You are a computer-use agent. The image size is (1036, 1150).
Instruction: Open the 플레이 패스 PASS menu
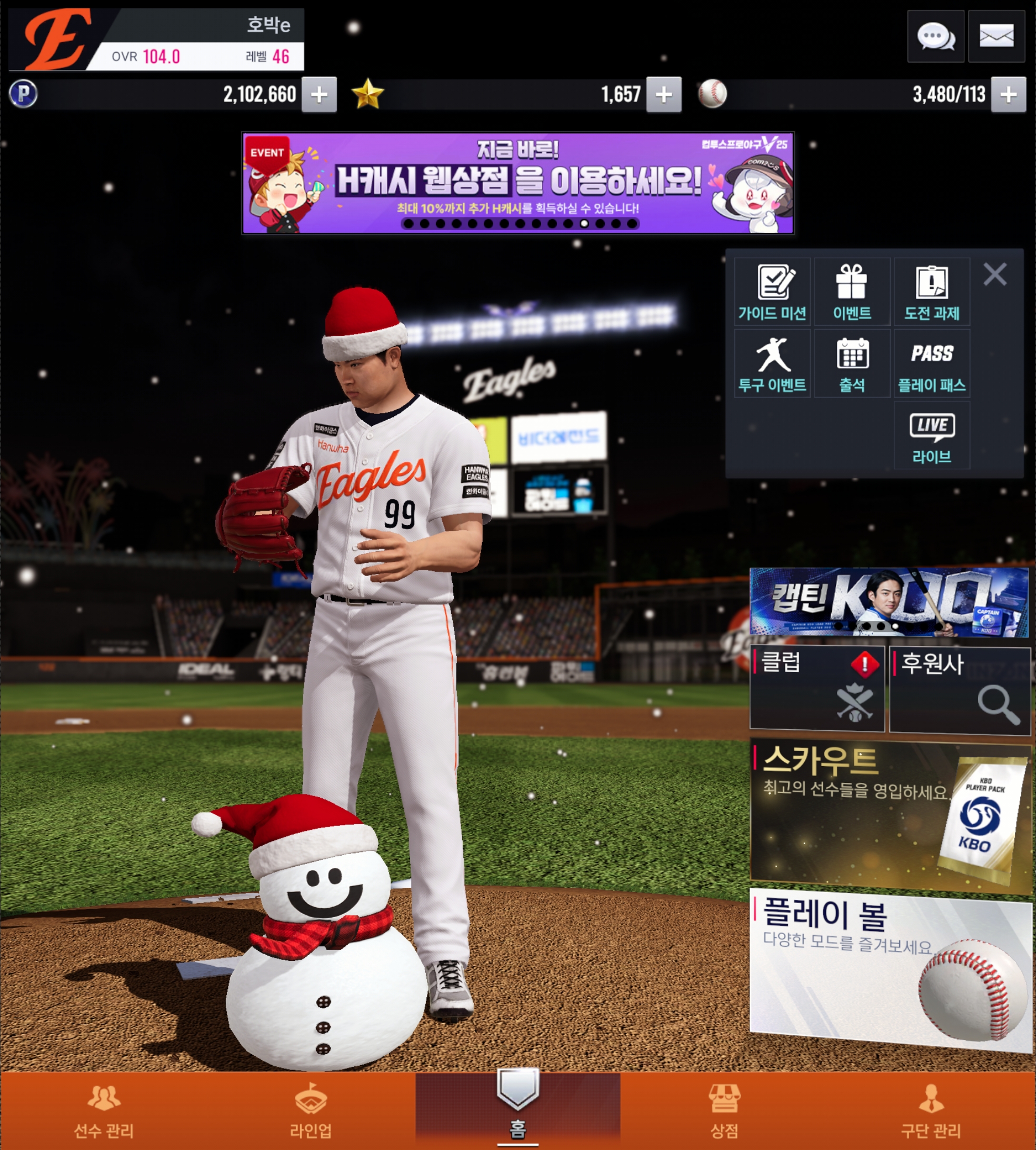(932, 364)
